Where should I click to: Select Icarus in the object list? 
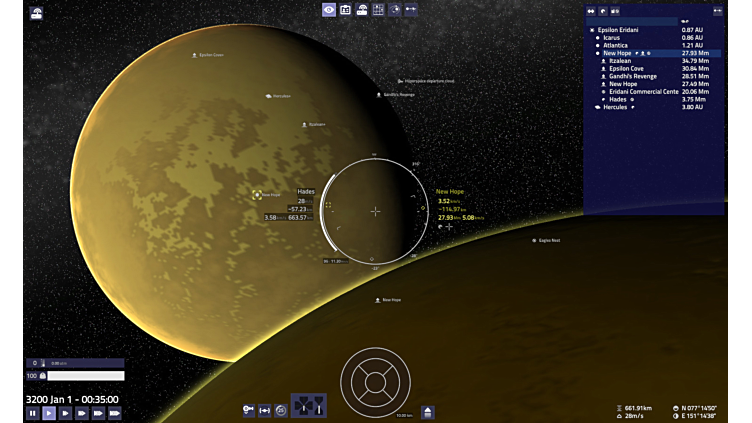coord(611,38)
